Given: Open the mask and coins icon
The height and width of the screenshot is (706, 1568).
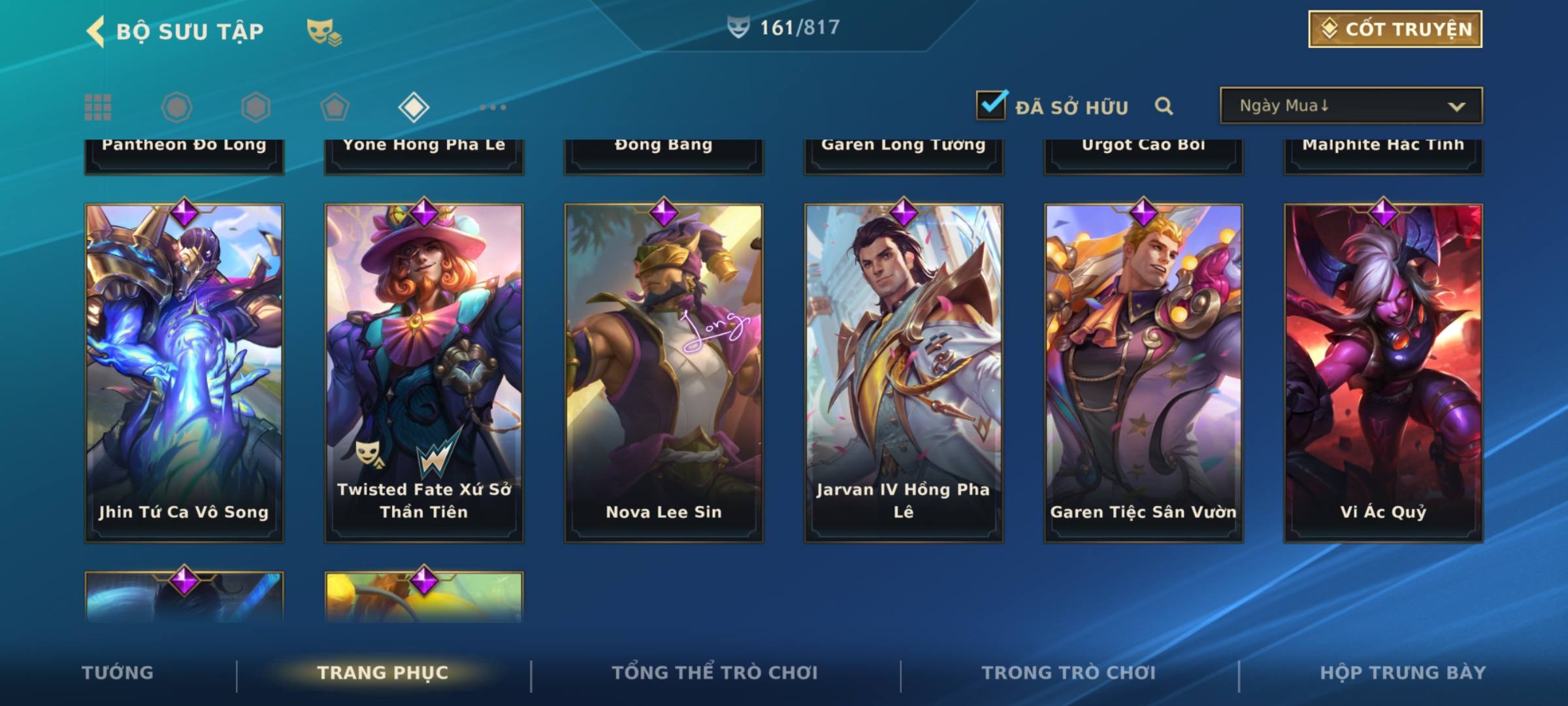Looking at the screenshot, I should (324, 32).
